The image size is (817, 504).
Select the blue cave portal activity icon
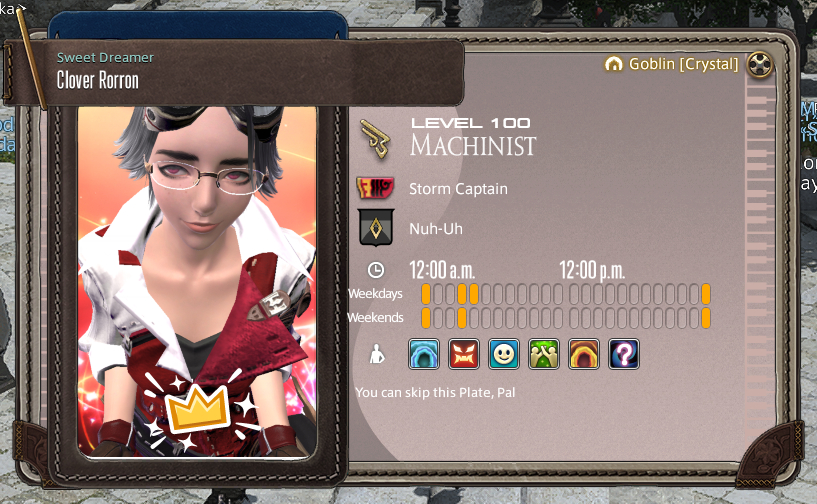pos(424,353)
